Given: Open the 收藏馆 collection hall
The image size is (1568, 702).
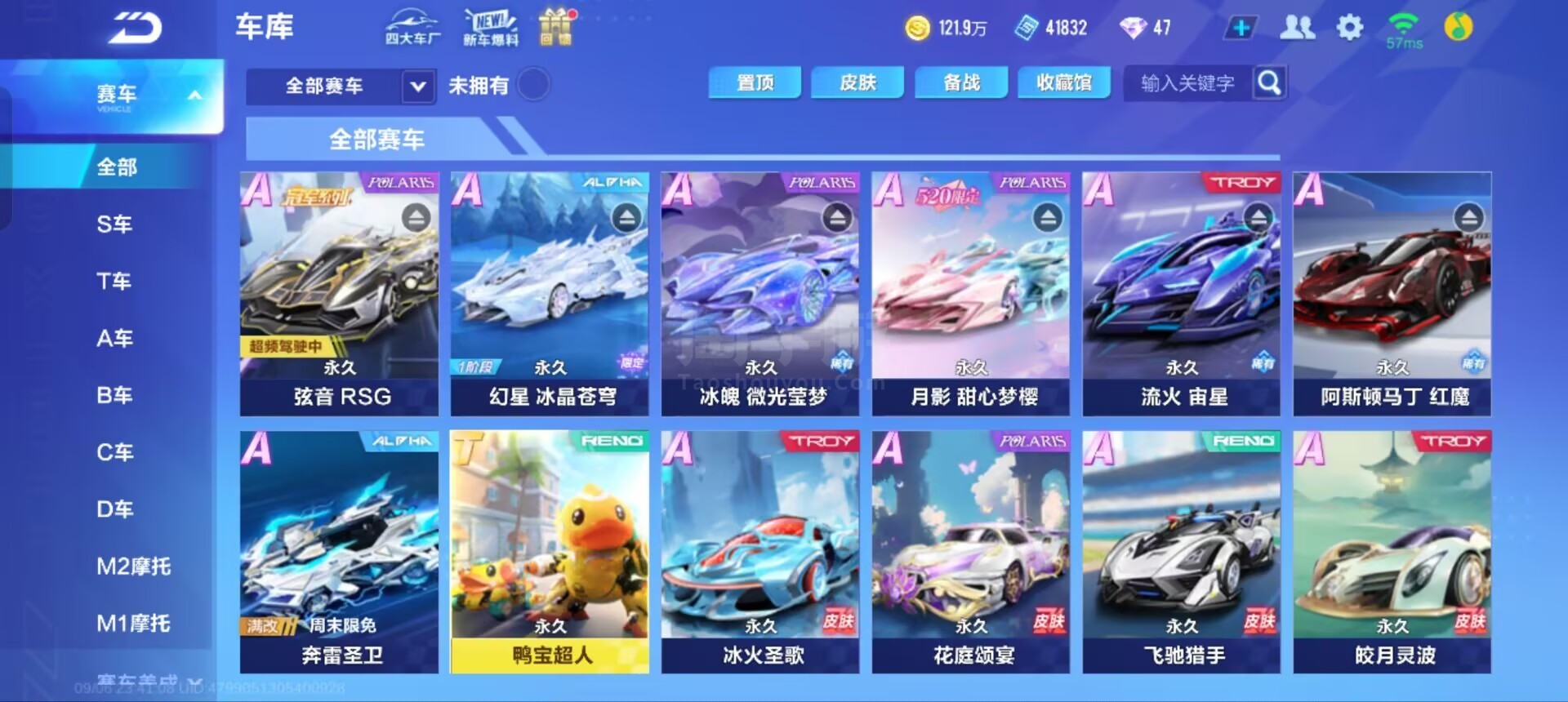Looking at the screenshot, I should (1064, 82).
